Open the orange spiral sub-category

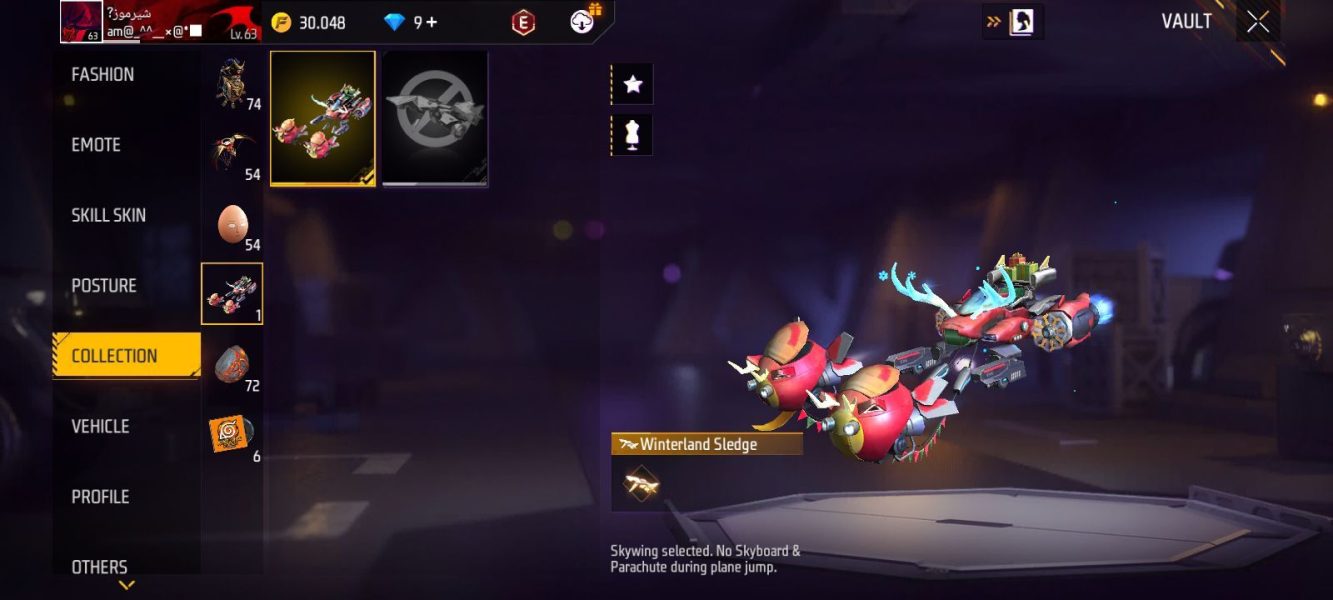coord(233,435)
